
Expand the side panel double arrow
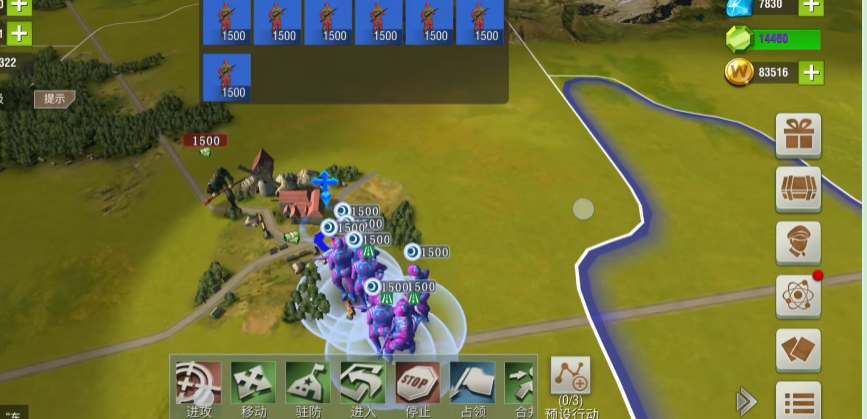[x=746, y=402]
